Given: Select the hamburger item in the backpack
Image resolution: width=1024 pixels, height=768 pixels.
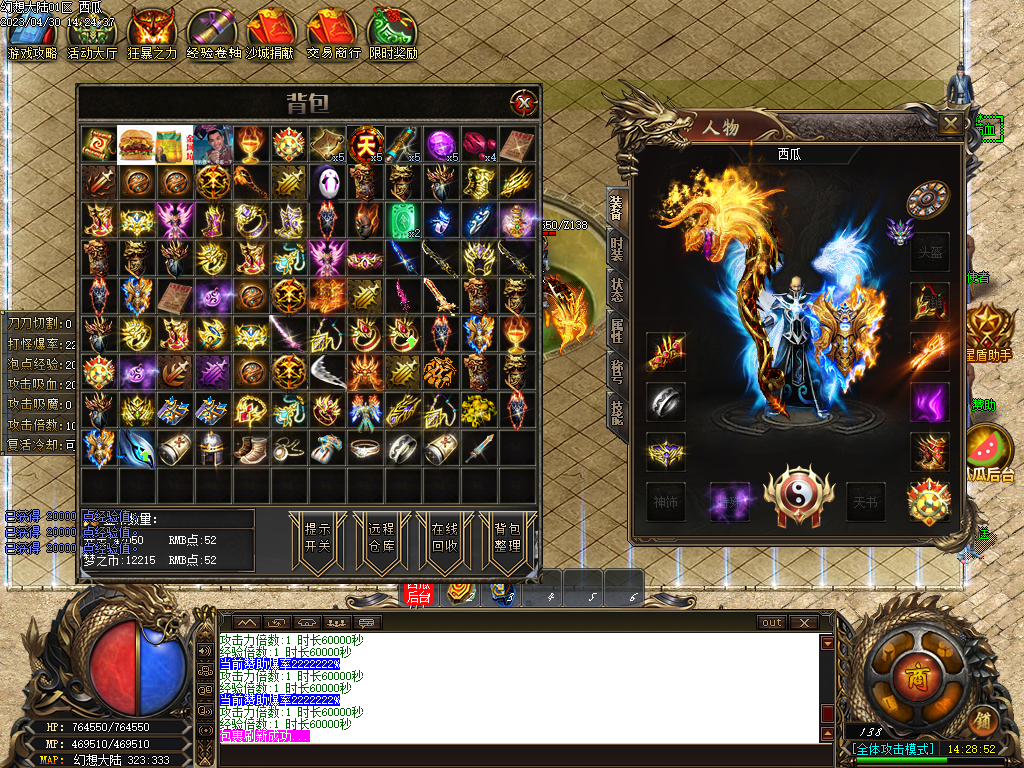Looking at the screenshot, I should [137, 144].
